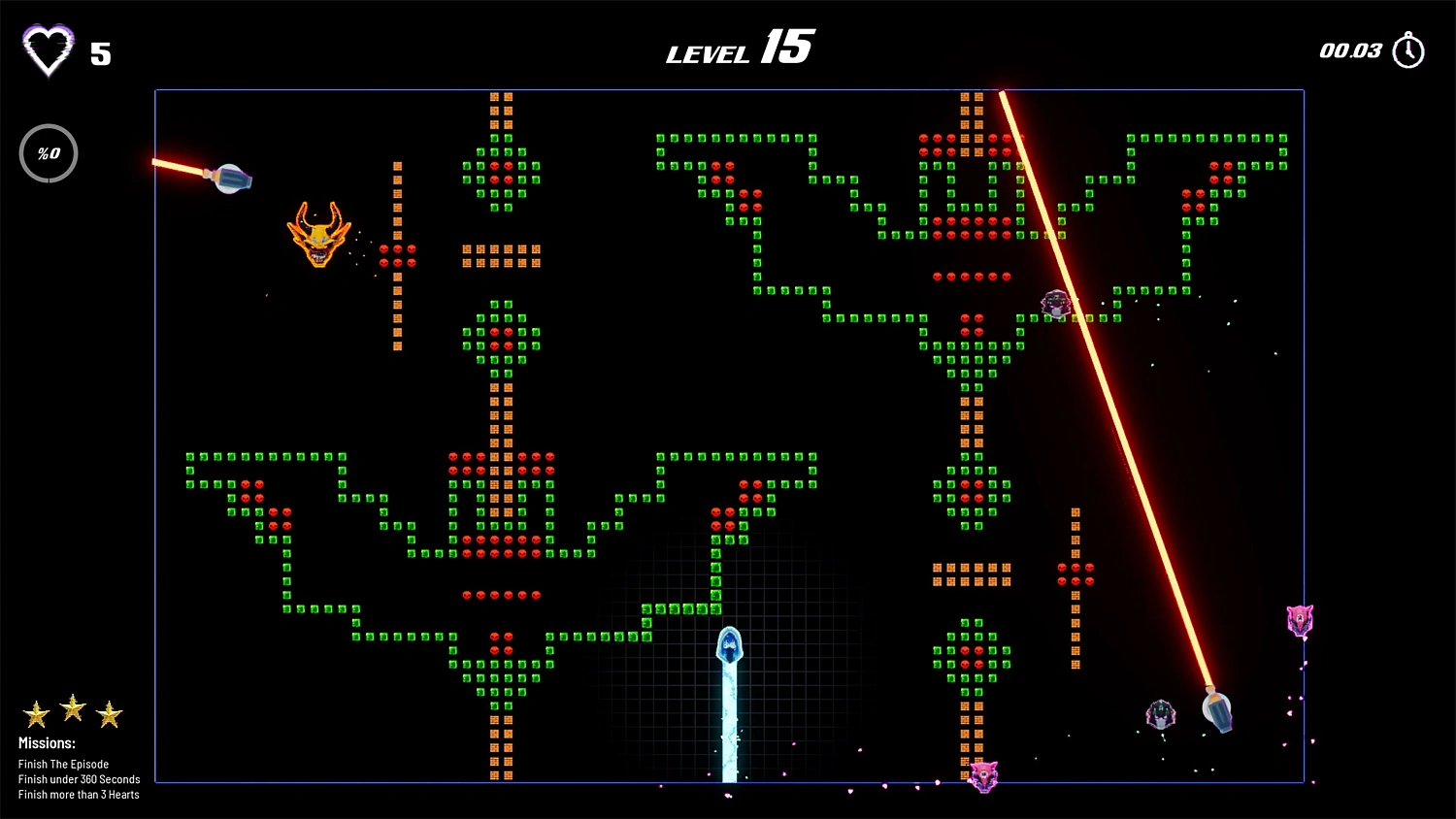Viewport: 1456px width, 819px height.
Task: Toggle the first mission star
Action: pos(37,712)
